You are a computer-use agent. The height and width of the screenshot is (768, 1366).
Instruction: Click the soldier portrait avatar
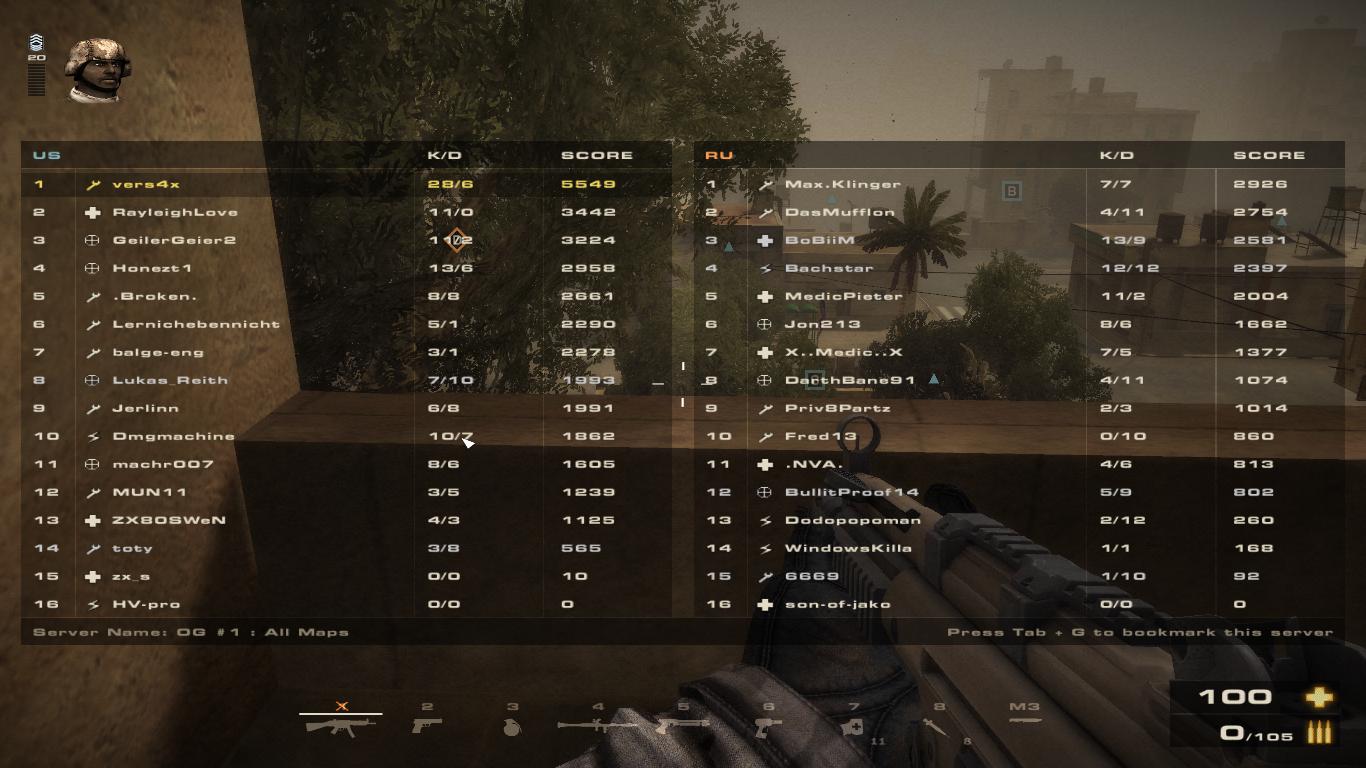(x=97, y=70)
